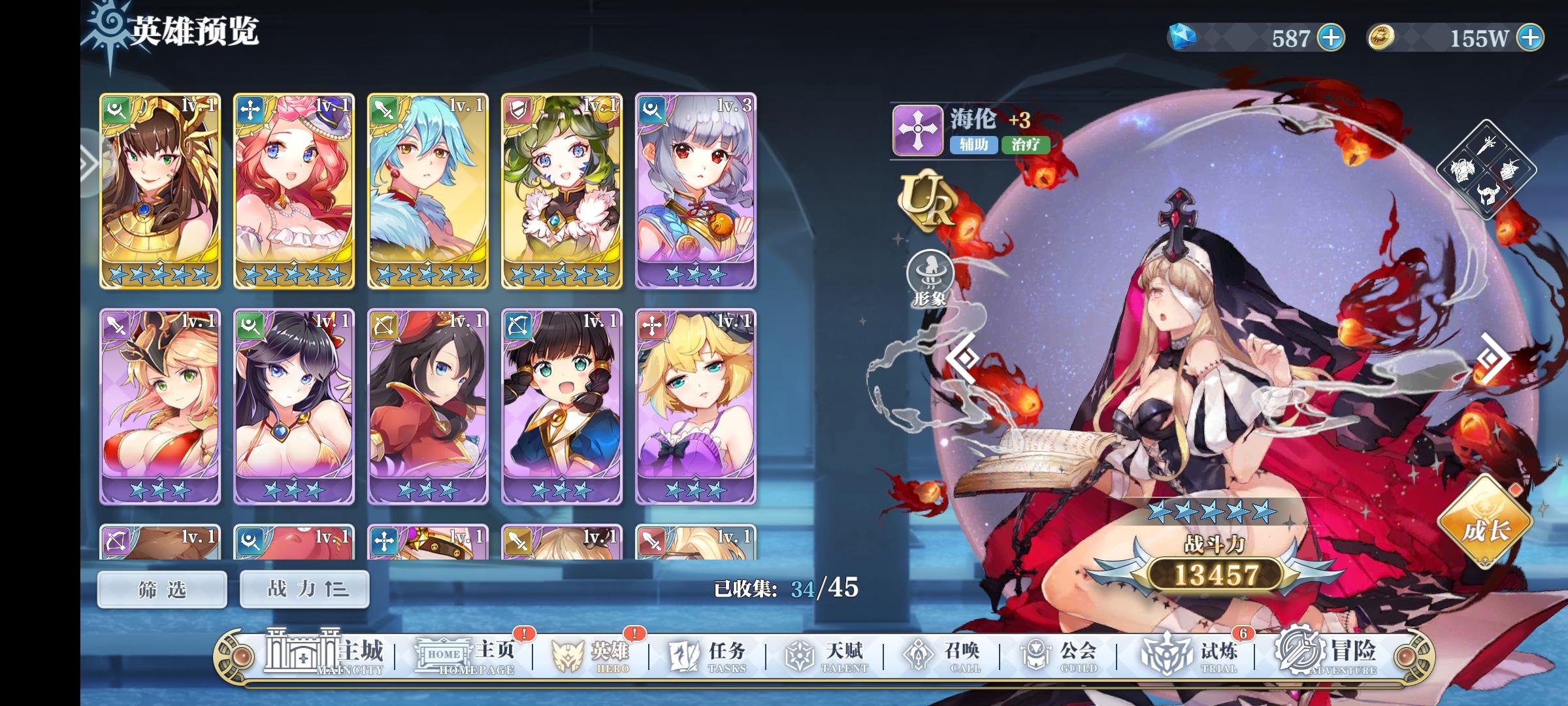The width and height of the screenshot is (1568, 706).
Task: Select the horned helmet equipment slot
Action: pyautogui.click(x=1488, y=193)
